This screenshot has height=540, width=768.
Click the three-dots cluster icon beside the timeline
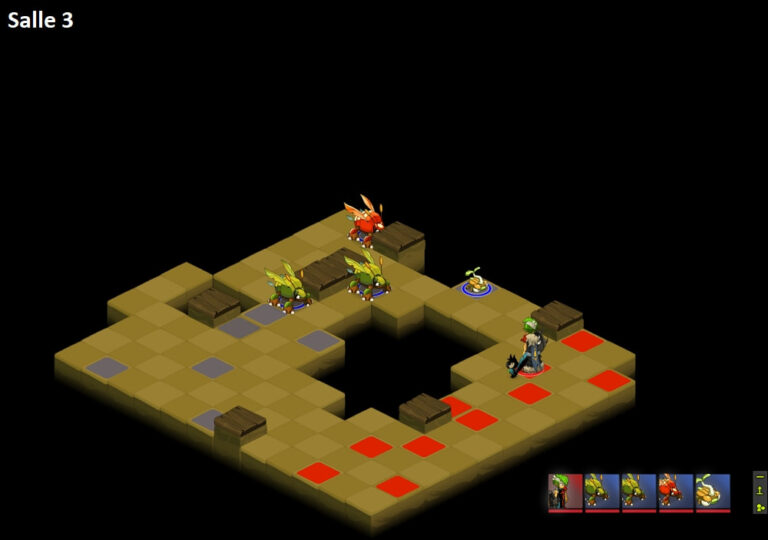760,507
